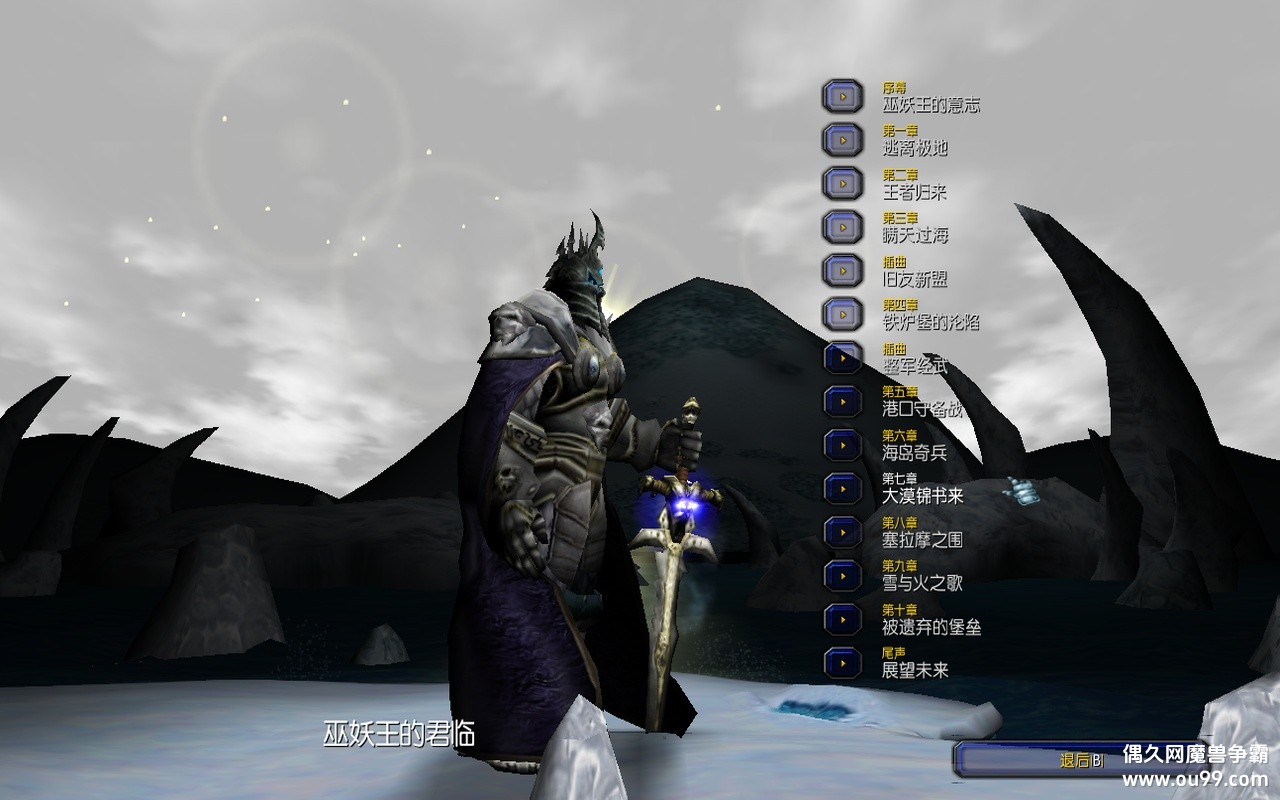This screenshot has width=1280, height=800.
Task: Select chapter five 港口守备战
Action: [842, 401]
